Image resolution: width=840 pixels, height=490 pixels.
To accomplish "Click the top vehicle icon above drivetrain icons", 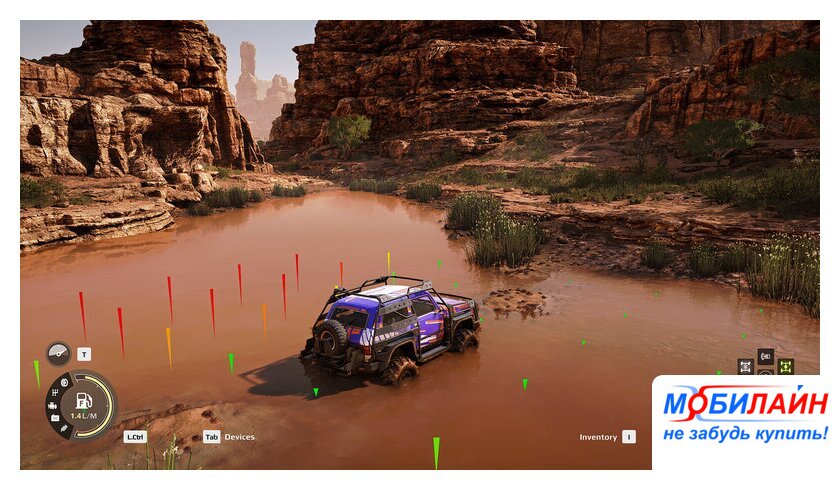I will coord(765,356).
